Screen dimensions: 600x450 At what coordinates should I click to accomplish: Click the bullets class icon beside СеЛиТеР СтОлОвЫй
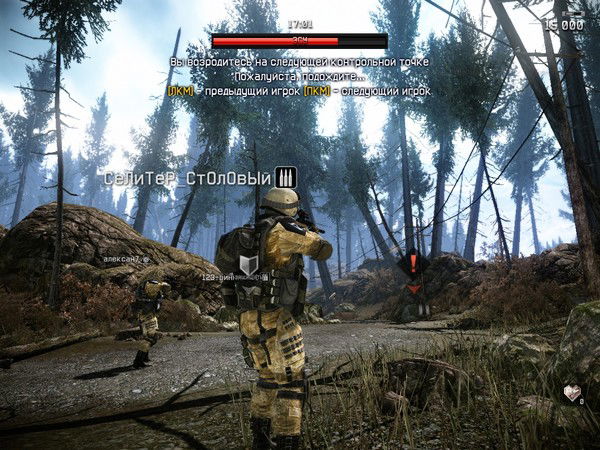click(286, 178)
